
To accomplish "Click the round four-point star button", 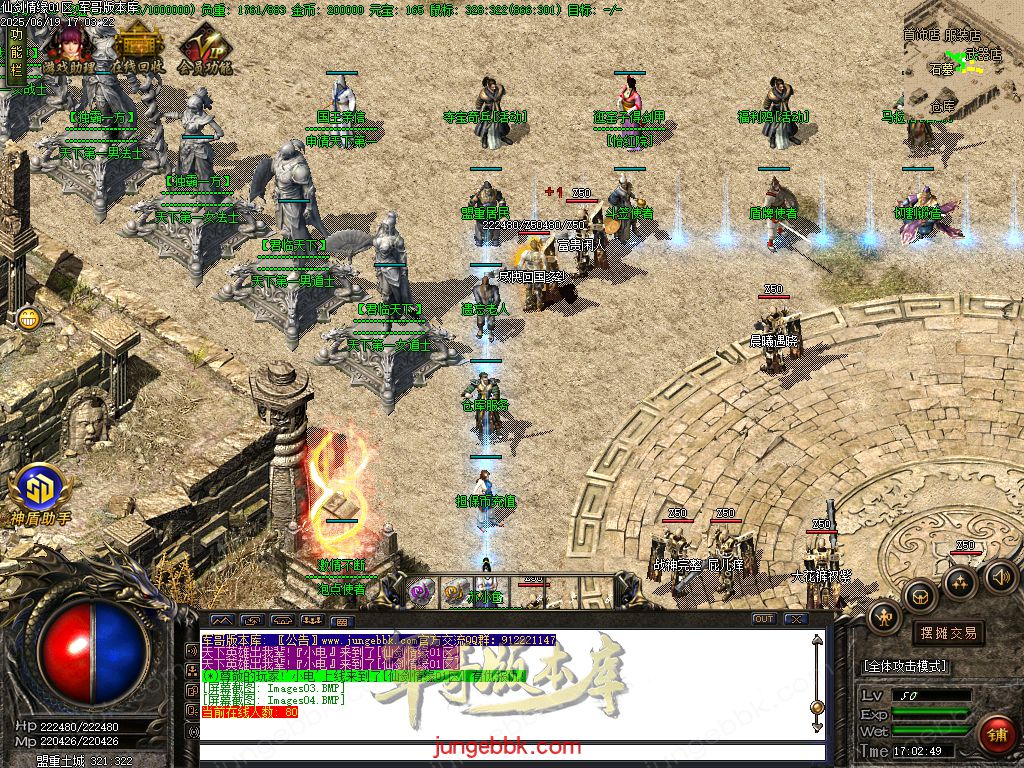I will click(x=960, y=582).
